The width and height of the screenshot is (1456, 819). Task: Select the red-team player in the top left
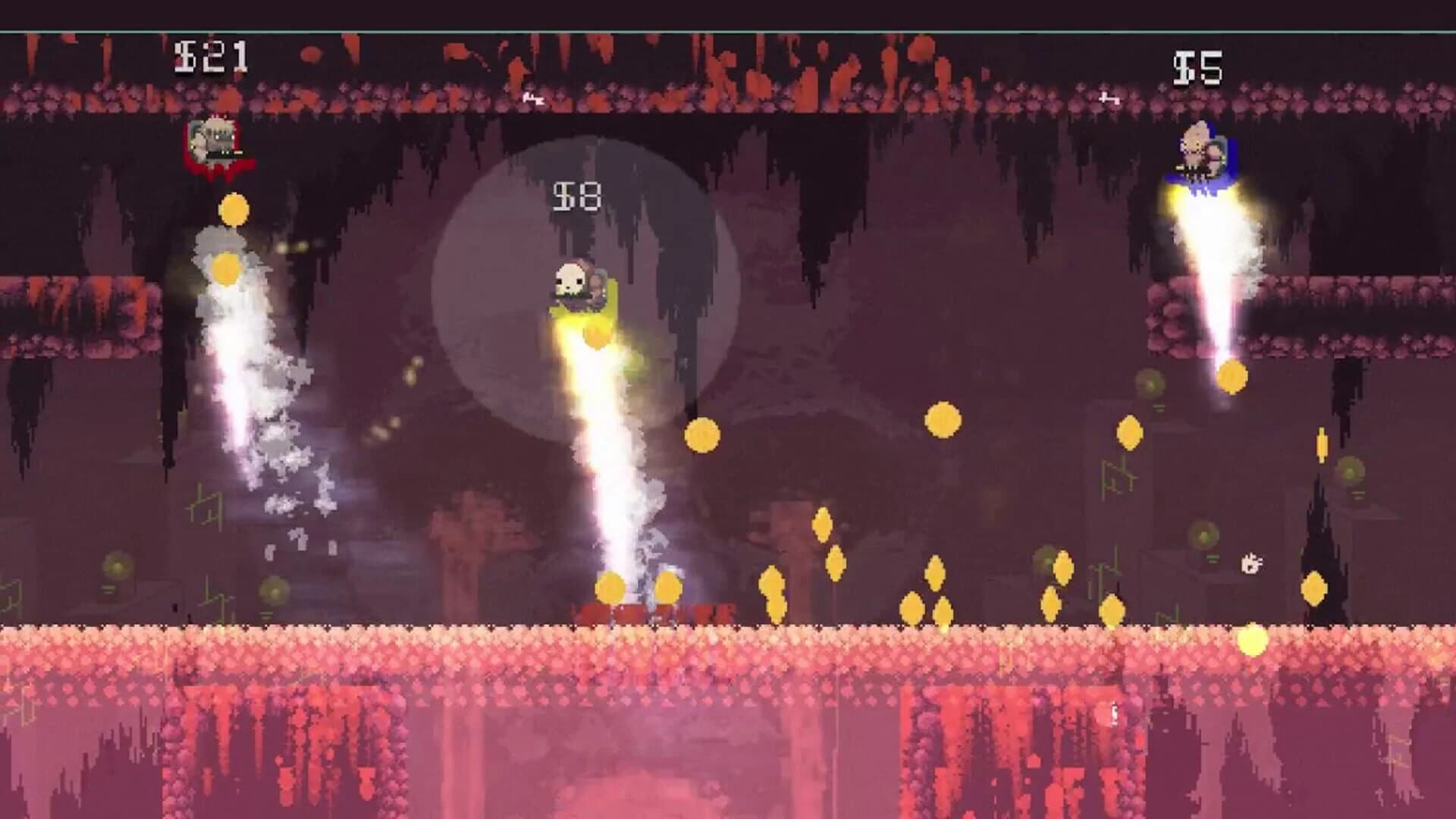click(x=215, y=140)
